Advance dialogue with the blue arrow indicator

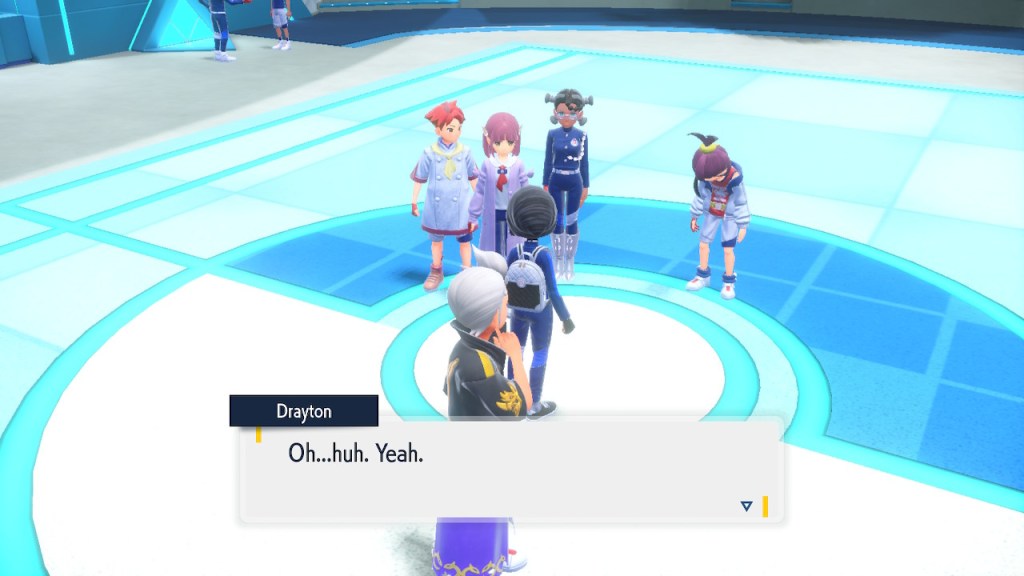point(746,506)
